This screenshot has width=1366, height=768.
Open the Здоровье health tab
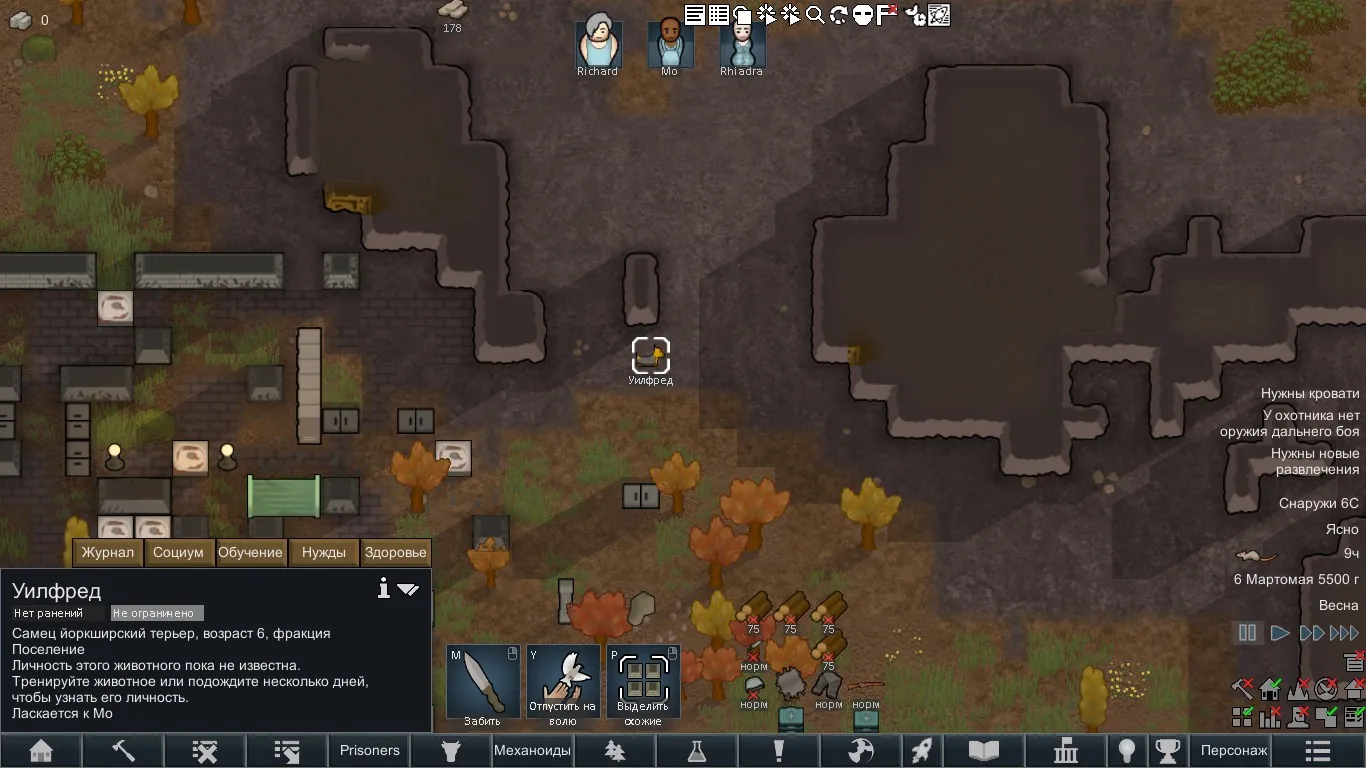pyautogui.click(x=396, y=552)
